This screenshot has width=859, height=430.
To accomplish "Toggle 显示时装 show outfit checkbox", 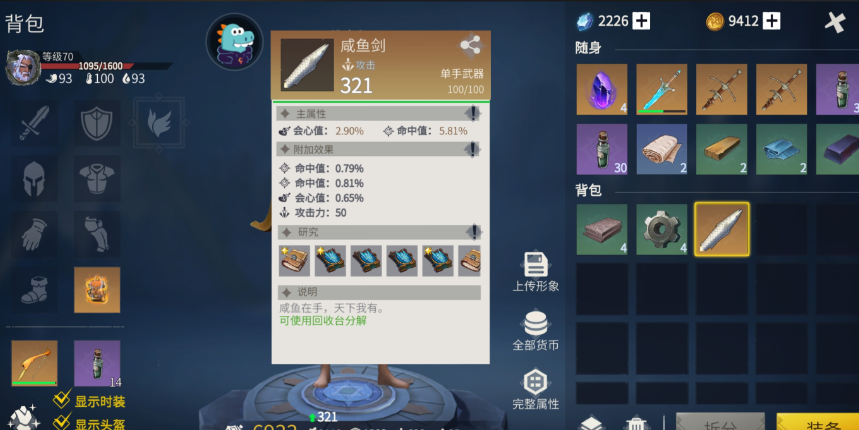I will [x=62, y=401].
